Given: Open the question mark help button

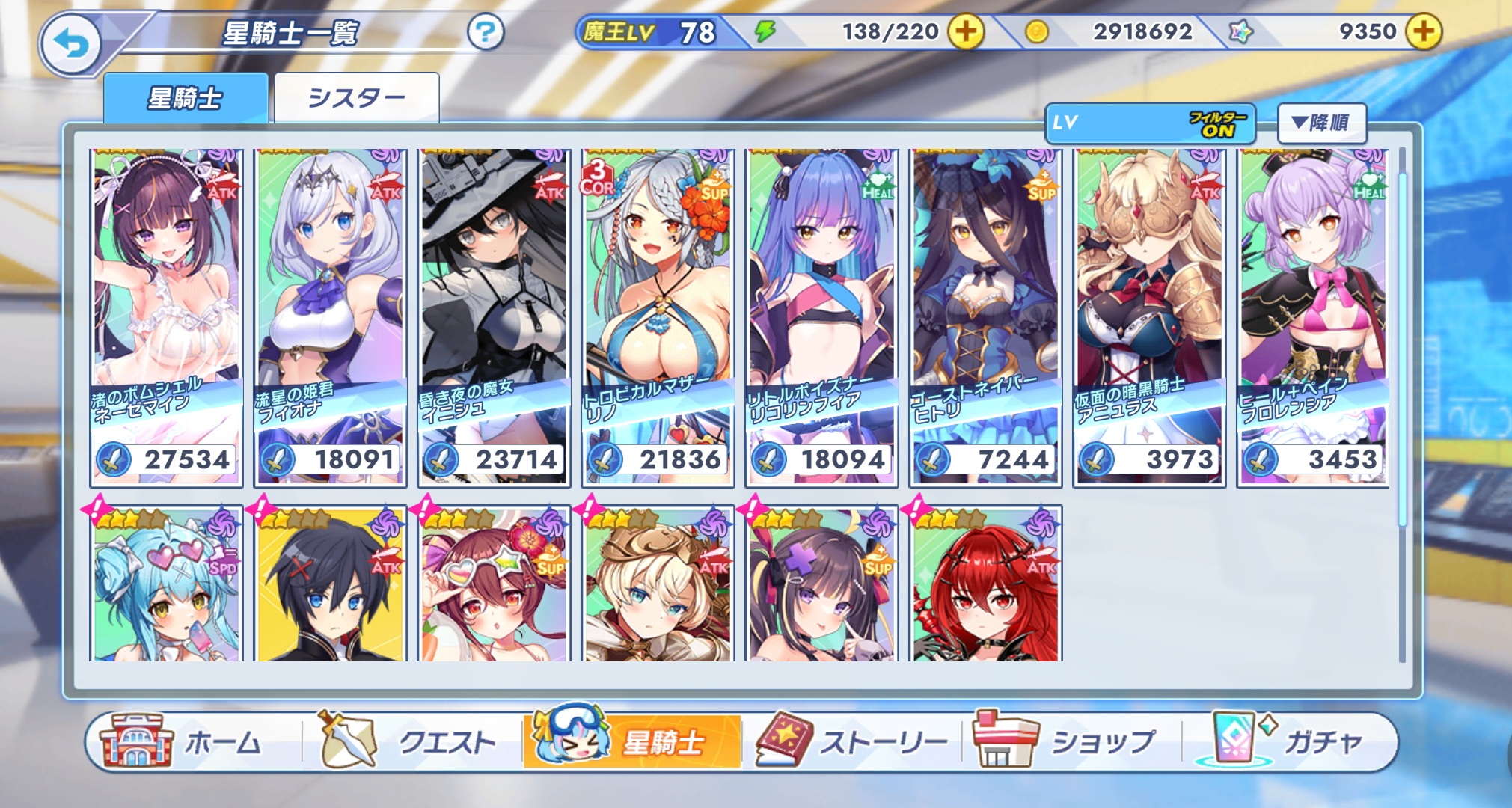Looking at the screenshot, I should pyautogui.click(x=485, y=32).
